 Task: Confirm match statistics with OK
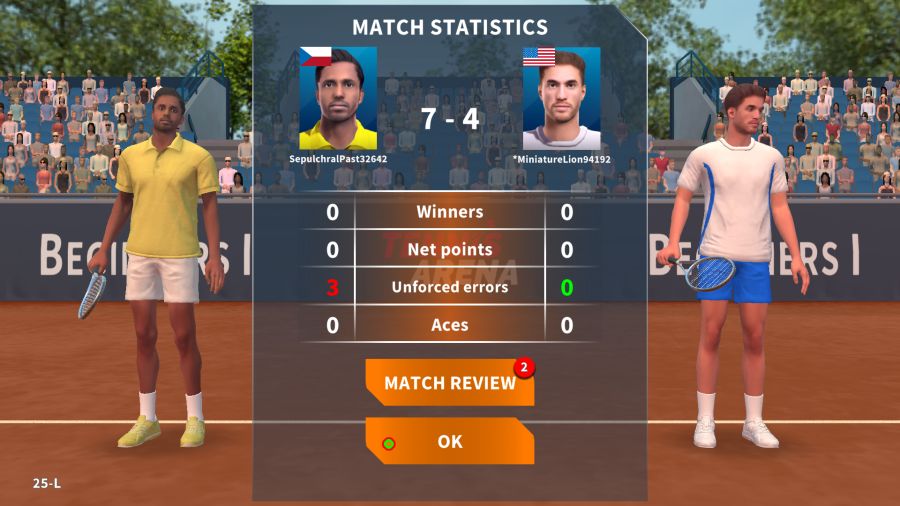coord(449,441)
